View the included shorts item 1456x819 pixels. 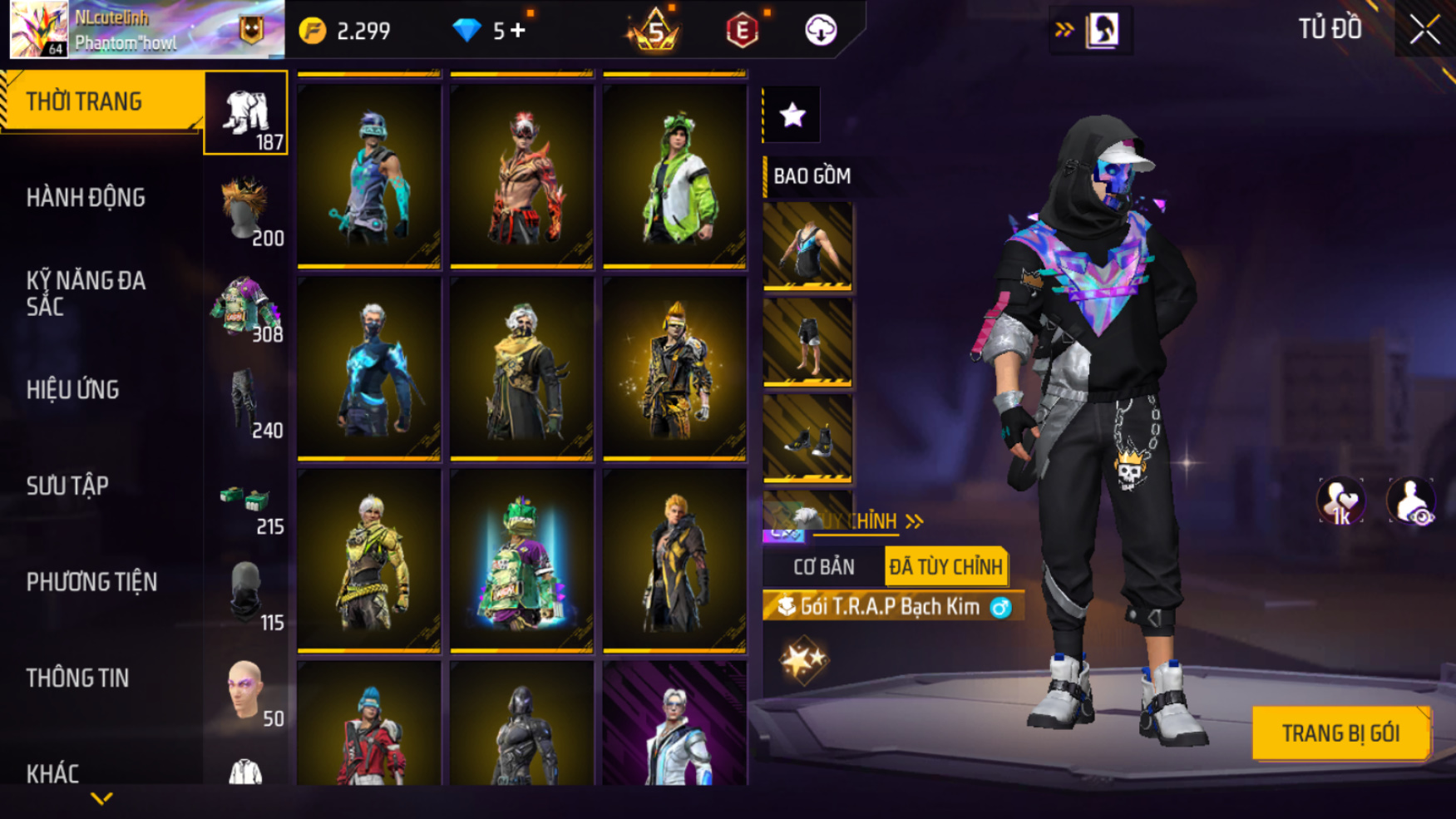[807, 342]
